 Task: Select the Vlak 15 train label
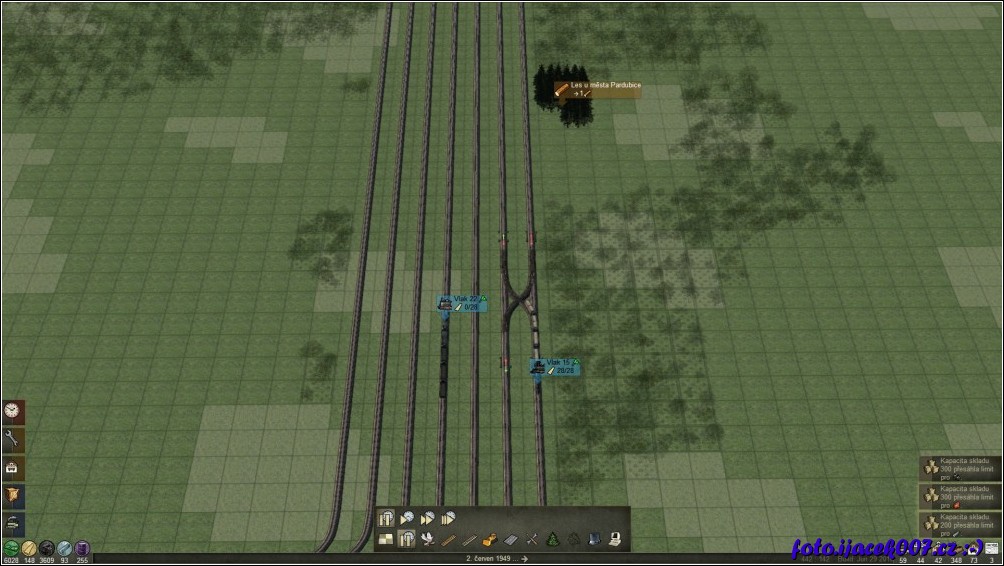click(x=554, y=366)
